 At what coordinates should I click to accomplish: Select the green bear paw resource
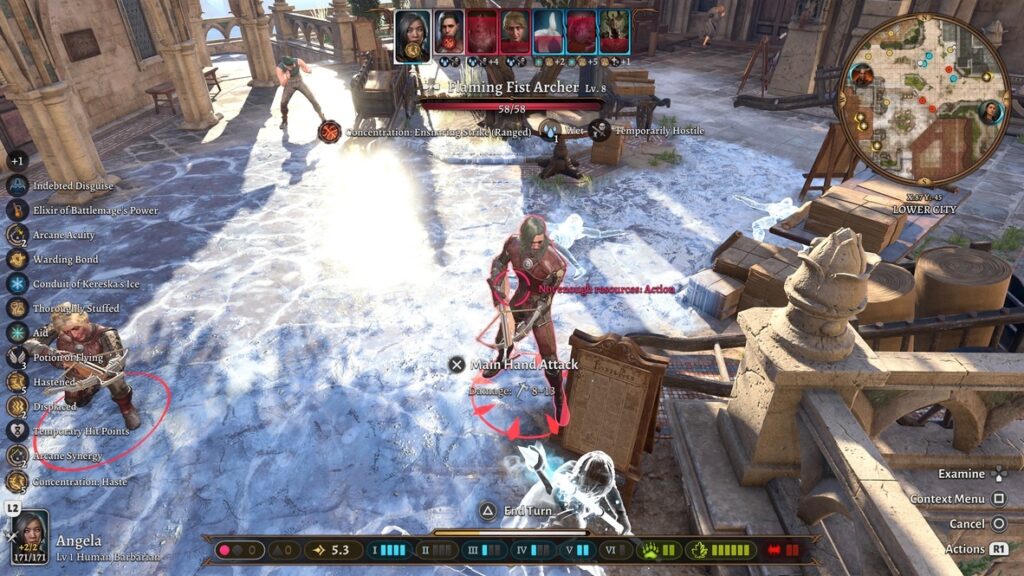(x=649, y=550)
